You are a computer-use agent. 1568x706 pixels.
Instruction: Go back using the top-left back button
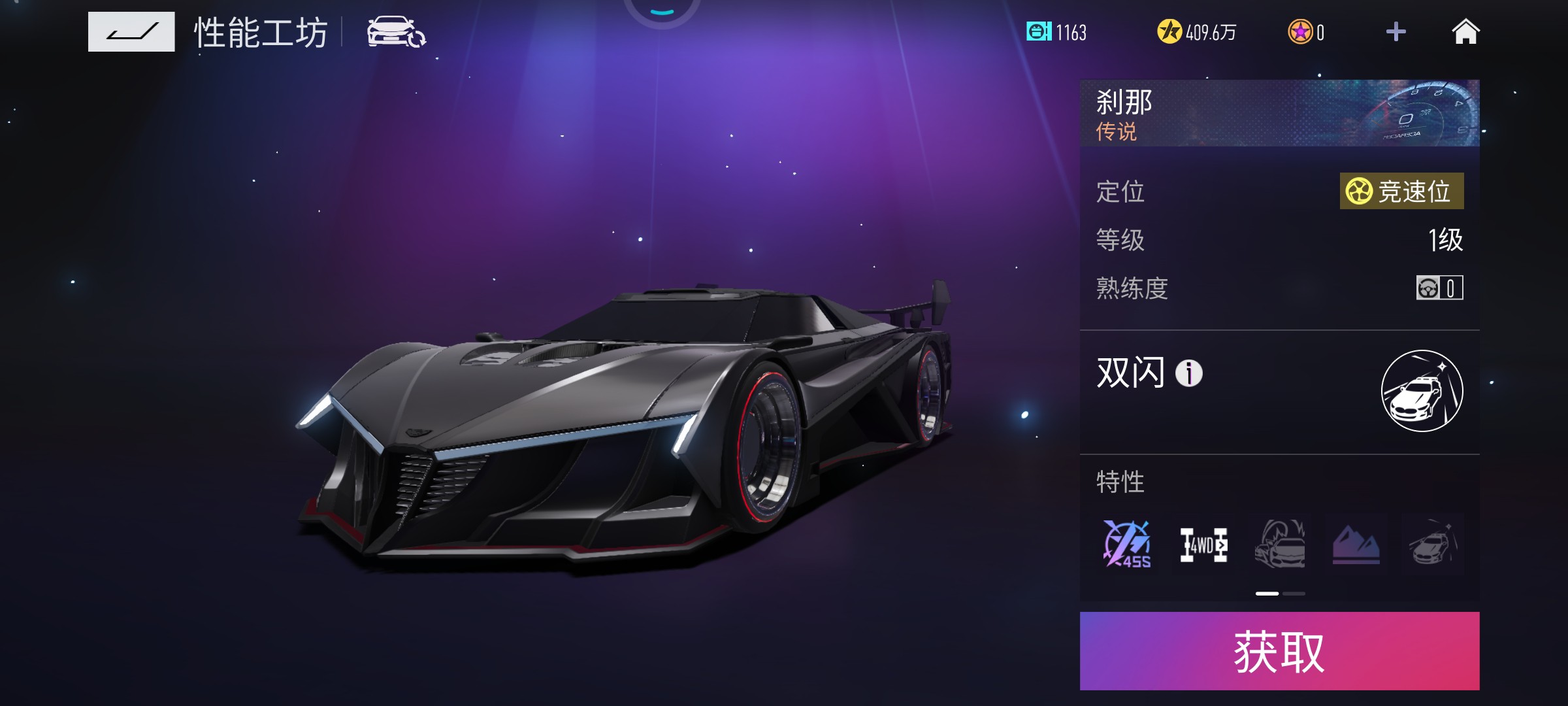pyautogui.click(x=131, y=32)
